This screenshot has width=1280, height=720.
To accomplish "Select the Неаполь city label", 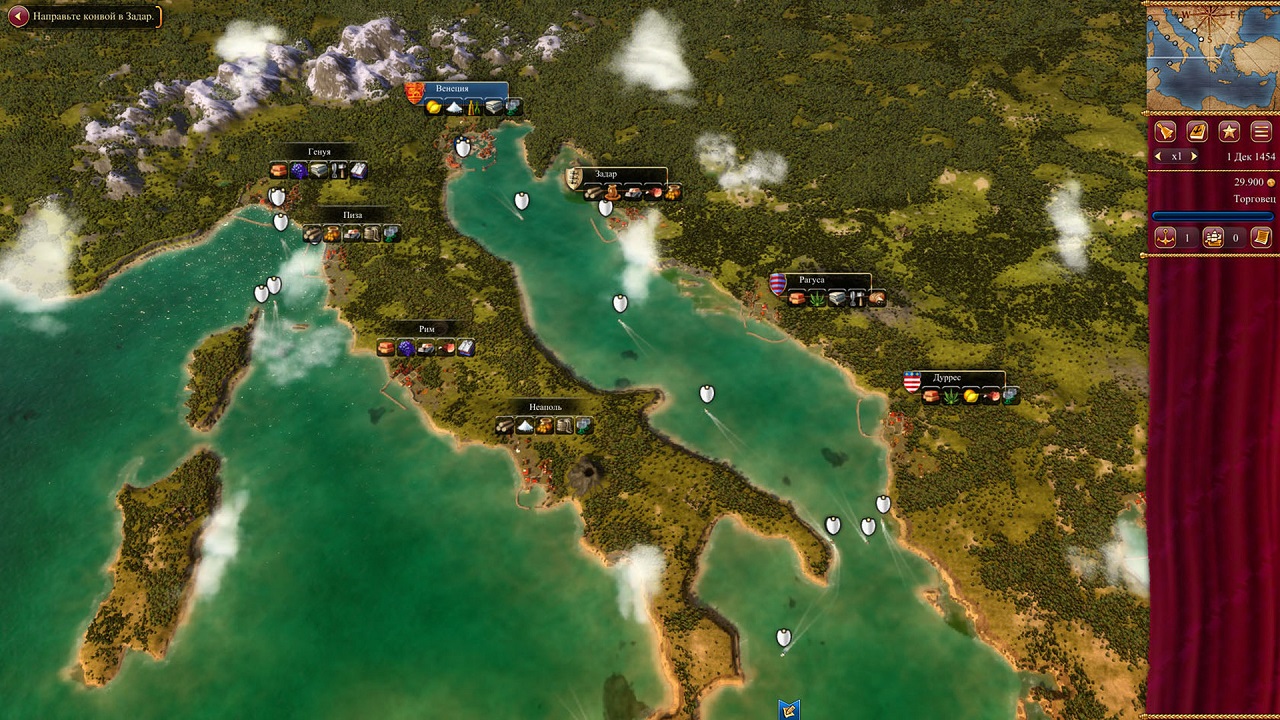I will (x=545, y=407).
